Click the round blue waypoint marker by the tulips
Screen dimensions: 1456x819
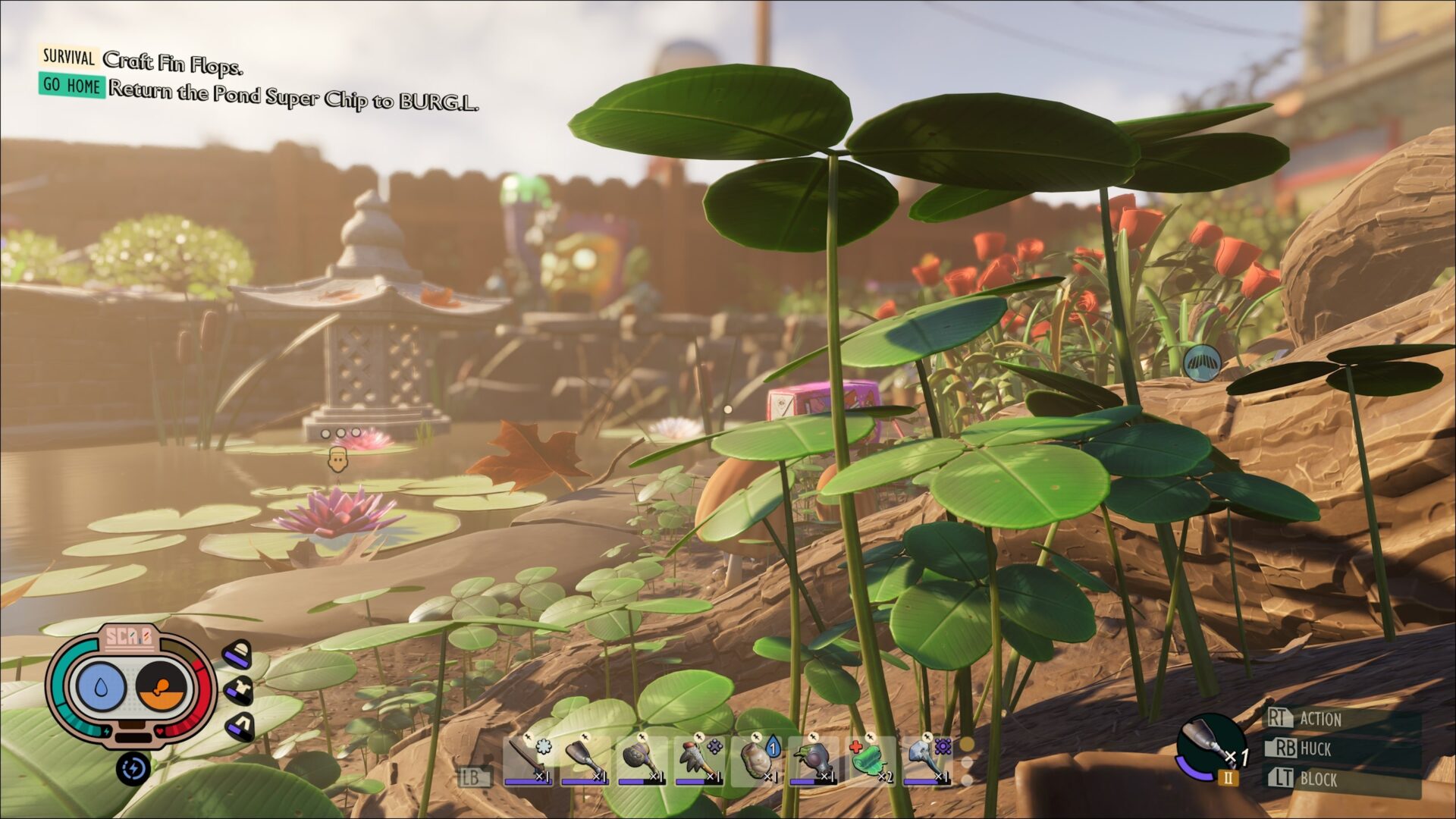[1202, 363]
